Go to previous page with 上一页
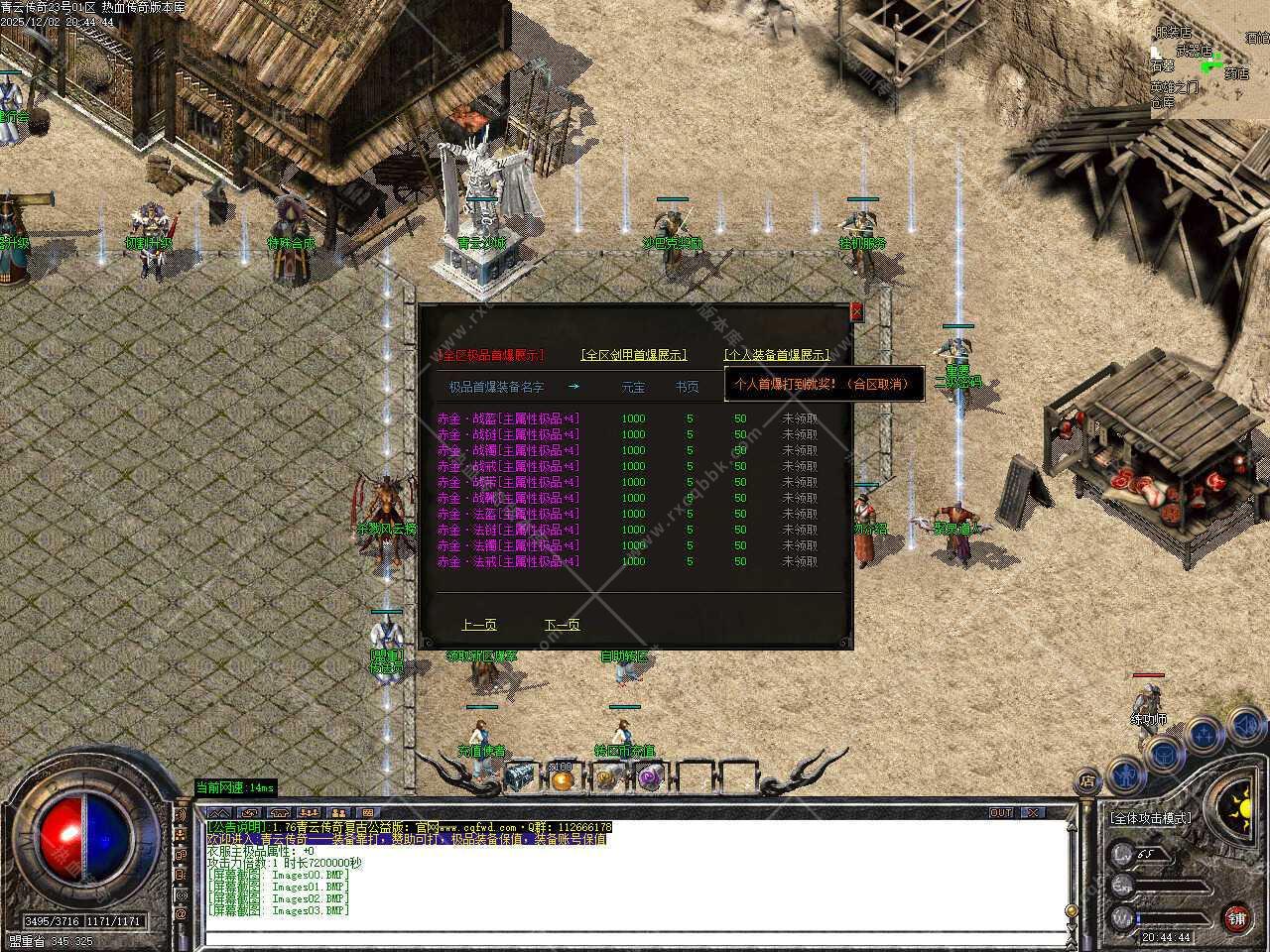Image resolution: width=1270 pixels, height=952 pixels. (478, 625)
